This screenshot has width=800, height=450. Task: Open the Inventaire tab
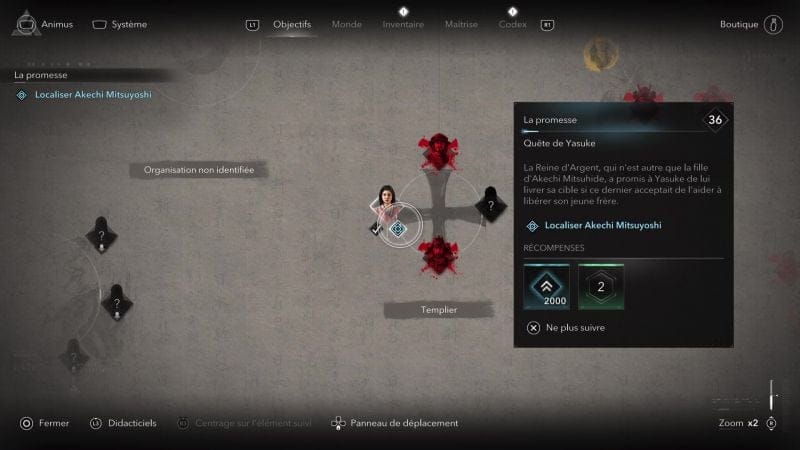click(x=403, y=24)
